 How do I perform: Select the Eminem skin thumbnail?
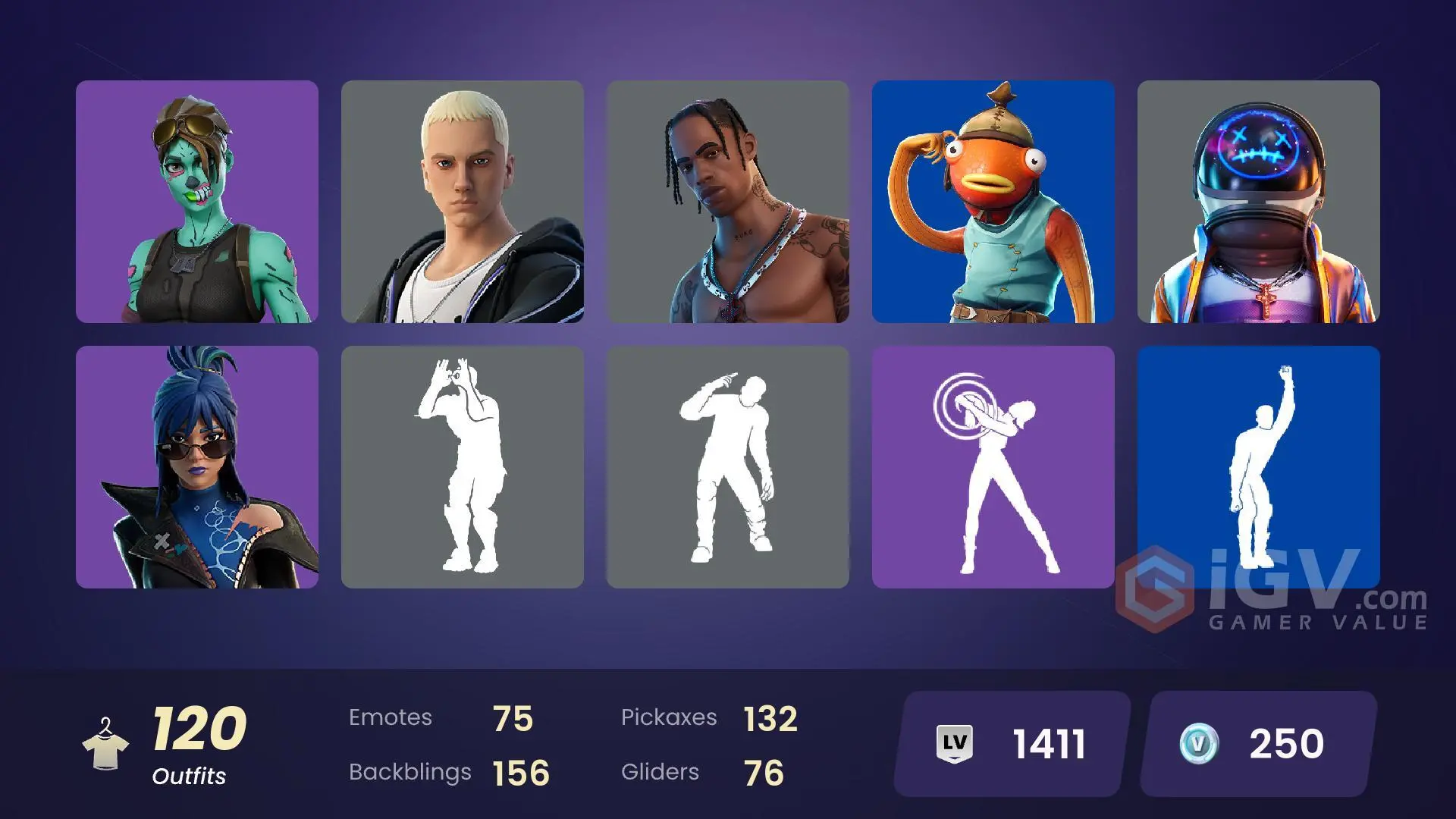pos(463,205)
